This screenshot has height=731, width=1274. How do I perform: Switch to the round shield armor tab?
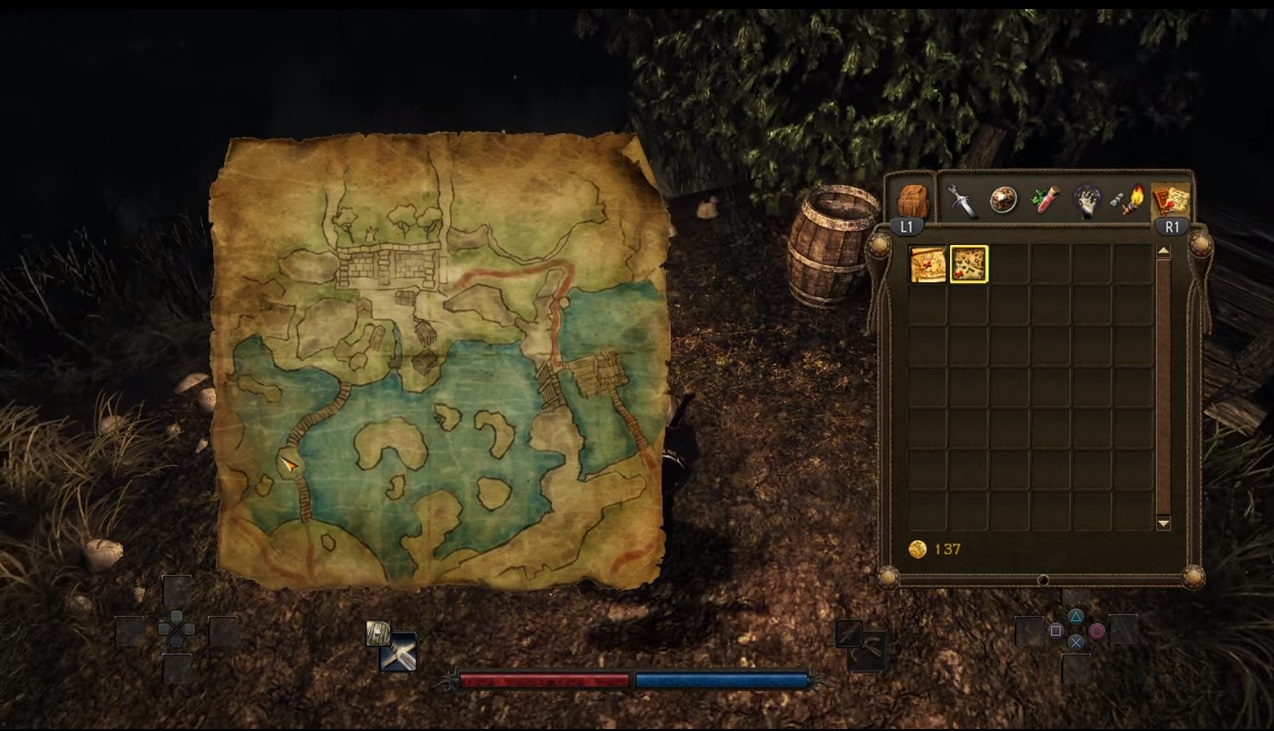point(1003,200)
